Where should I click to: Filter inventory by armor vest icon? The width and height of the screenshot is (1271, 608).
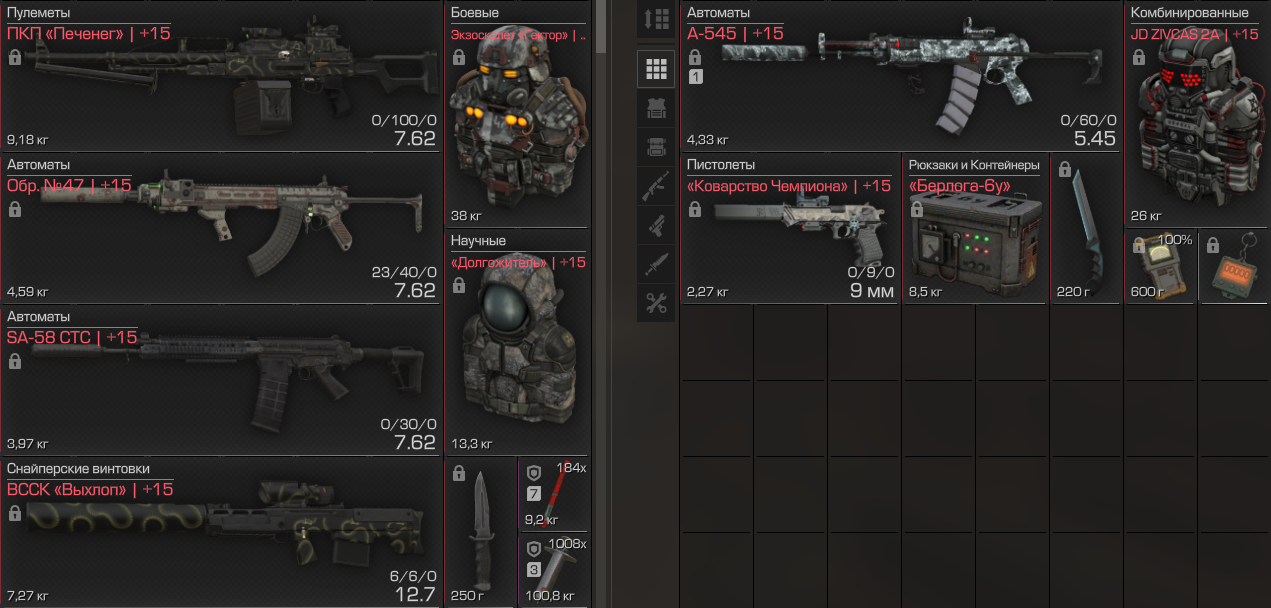pyautogui.click(x=657, y=108)
